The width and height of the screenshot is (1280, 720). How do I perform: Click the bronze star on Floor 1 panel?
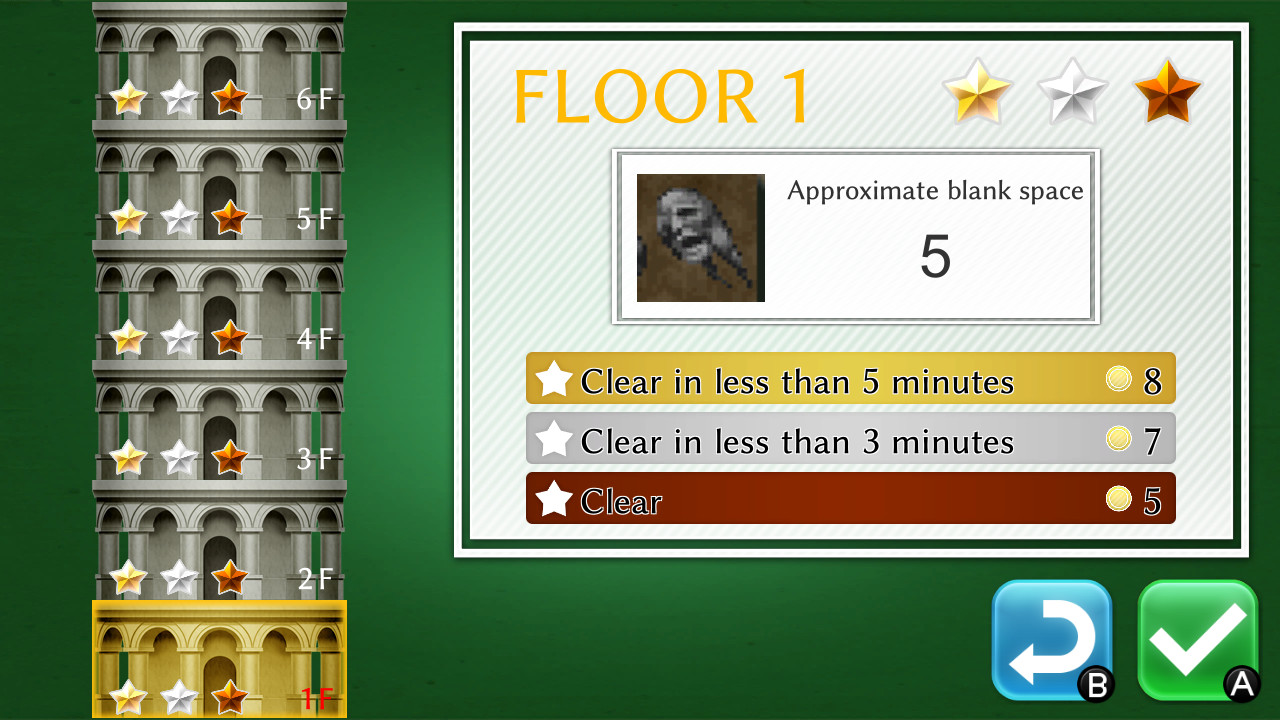coord(1167,95)
